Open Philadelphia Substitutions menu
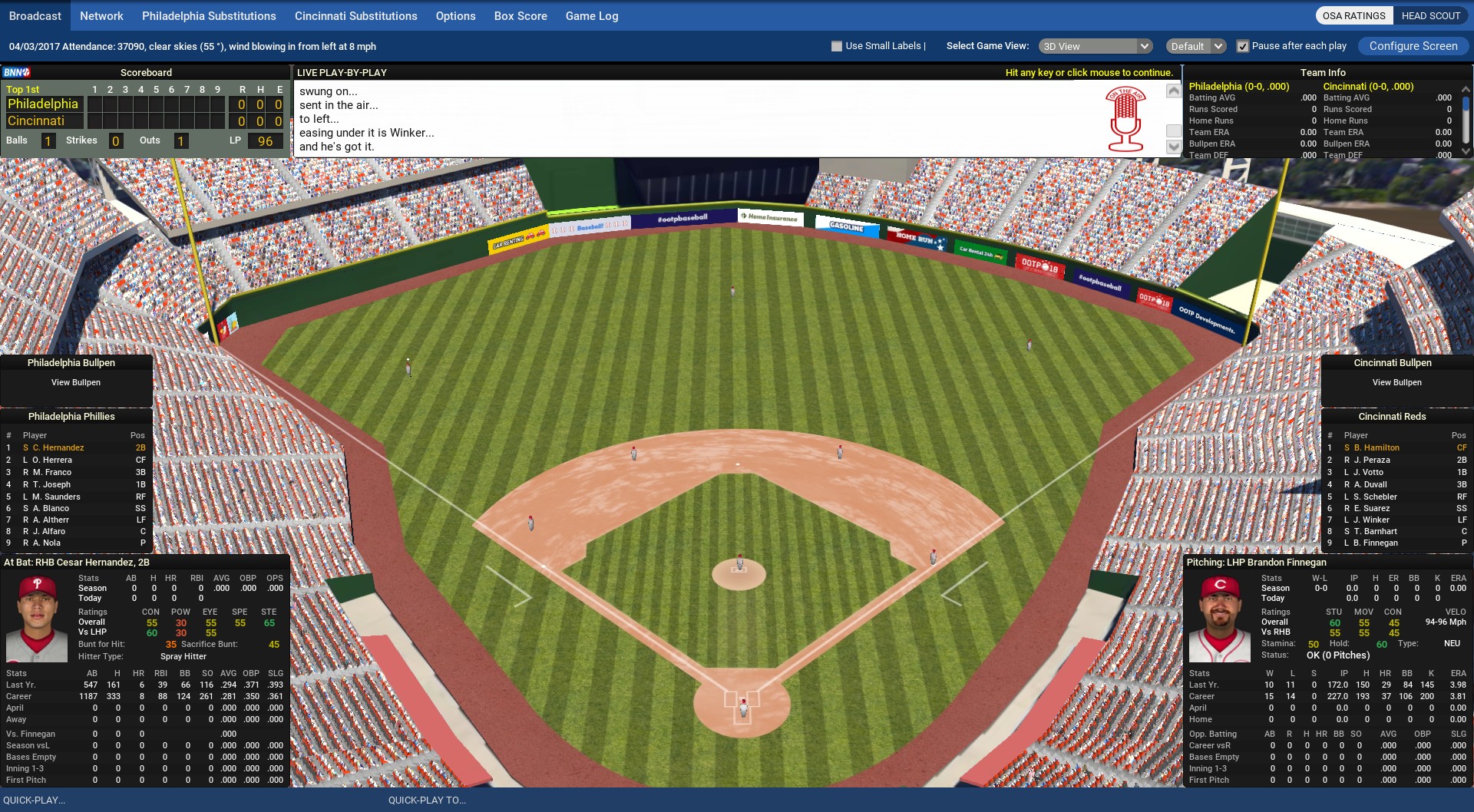 pyautogui.click(x=209, y=16)
